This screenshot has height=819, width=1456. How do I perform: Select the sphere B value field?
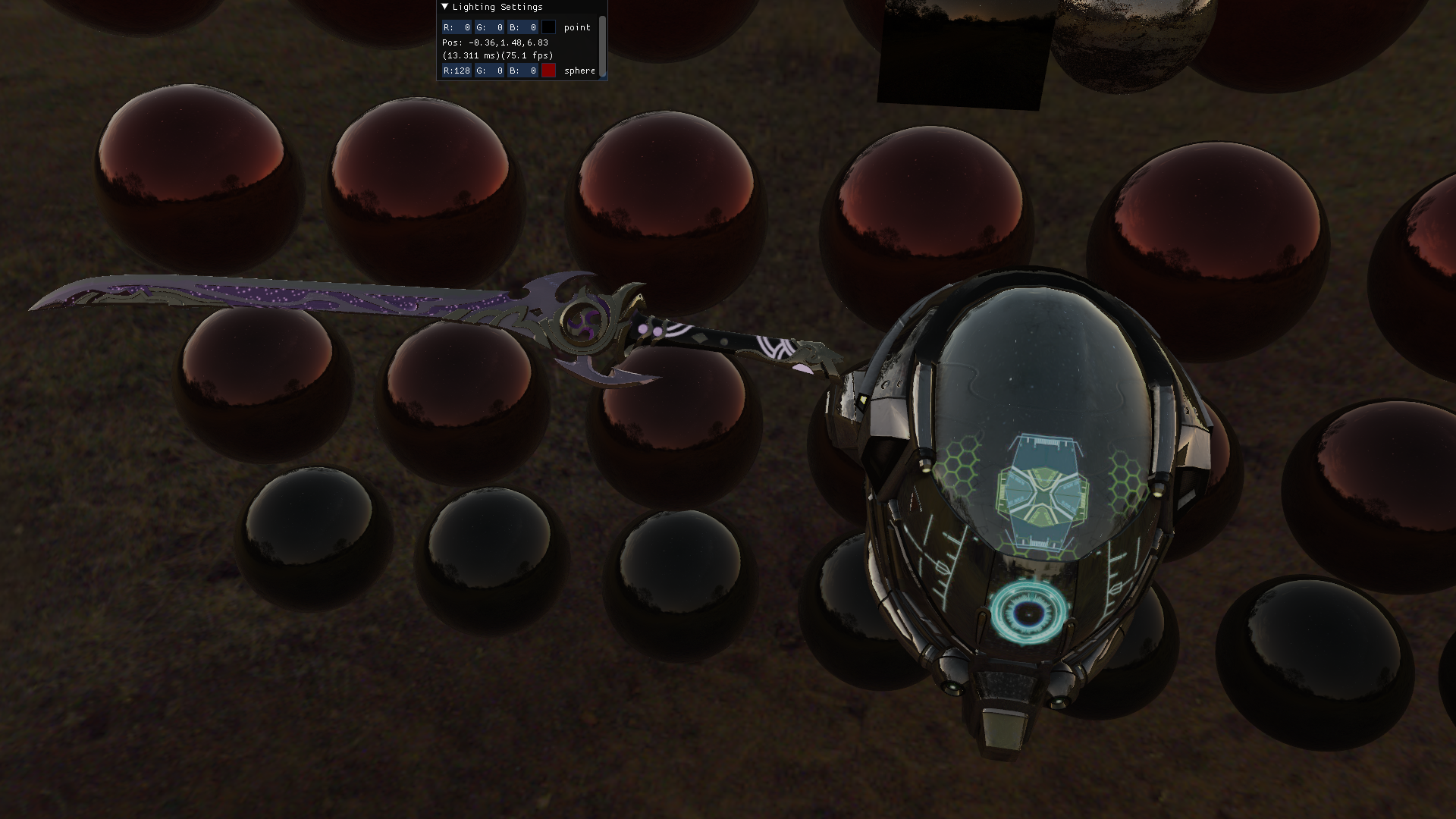pos(523,71)
